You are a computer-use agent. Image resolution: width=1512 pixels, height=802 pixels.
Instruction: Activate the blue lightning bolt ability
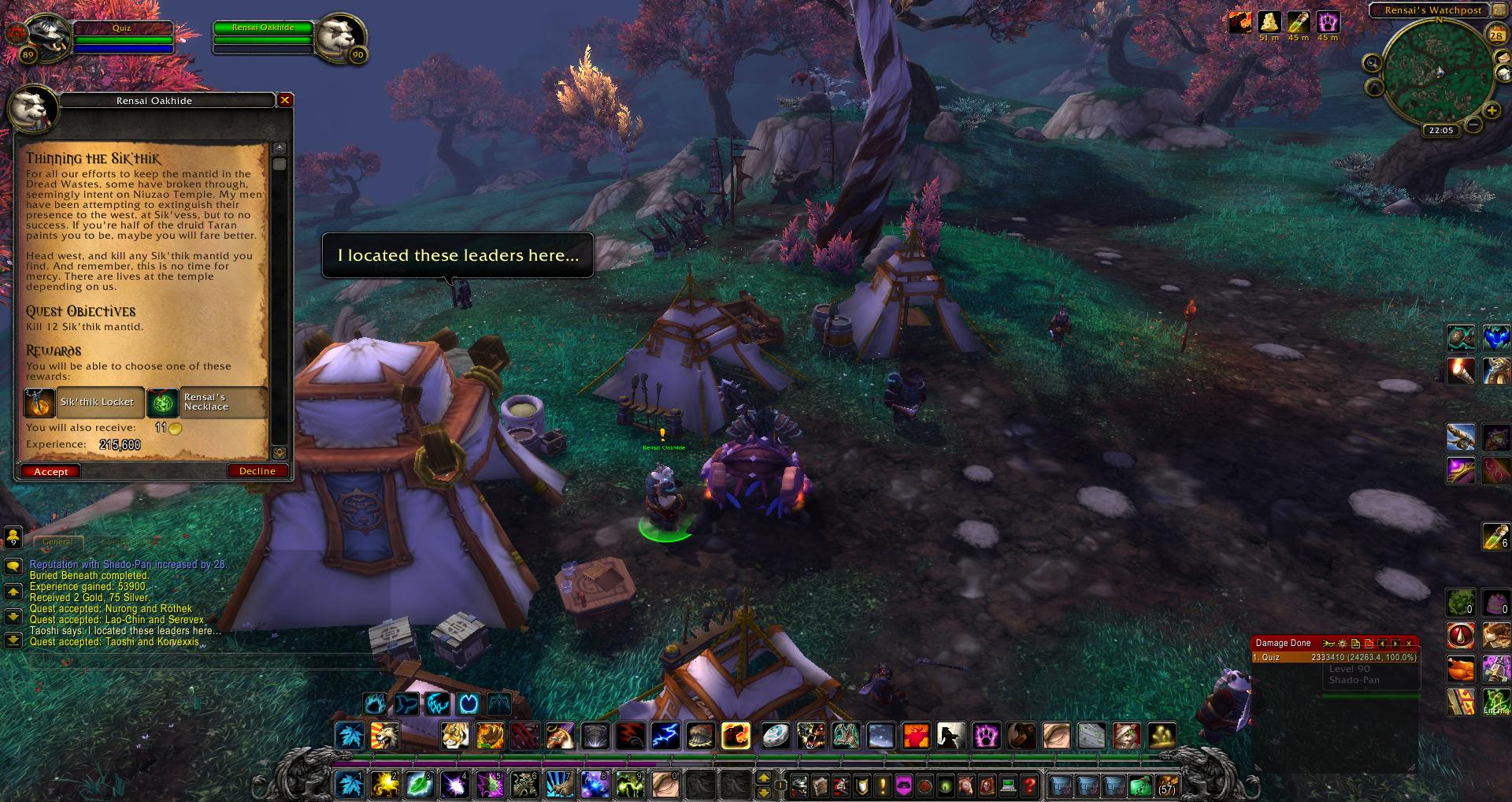point(665,736)
